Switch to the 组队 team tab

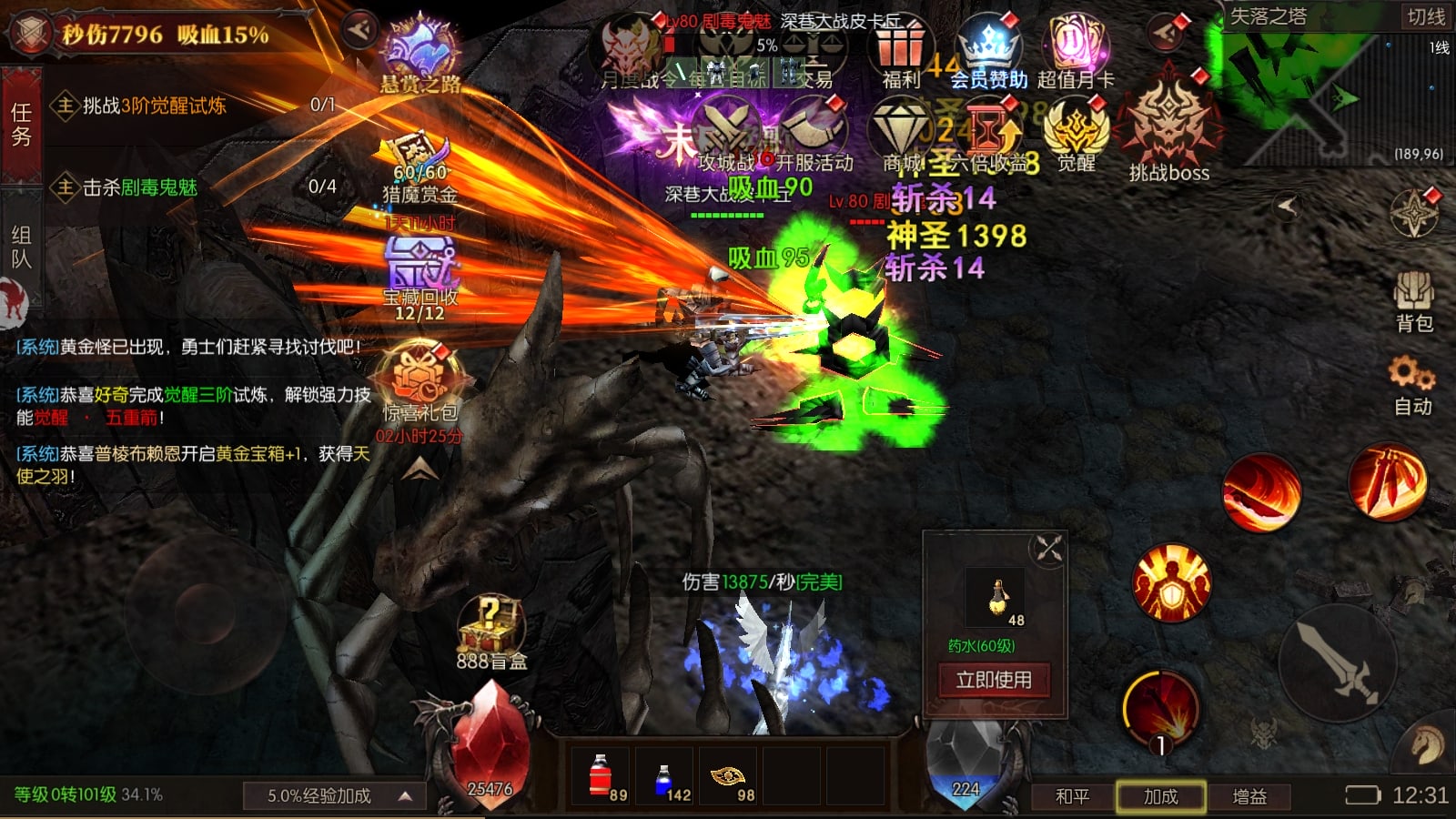21,247
